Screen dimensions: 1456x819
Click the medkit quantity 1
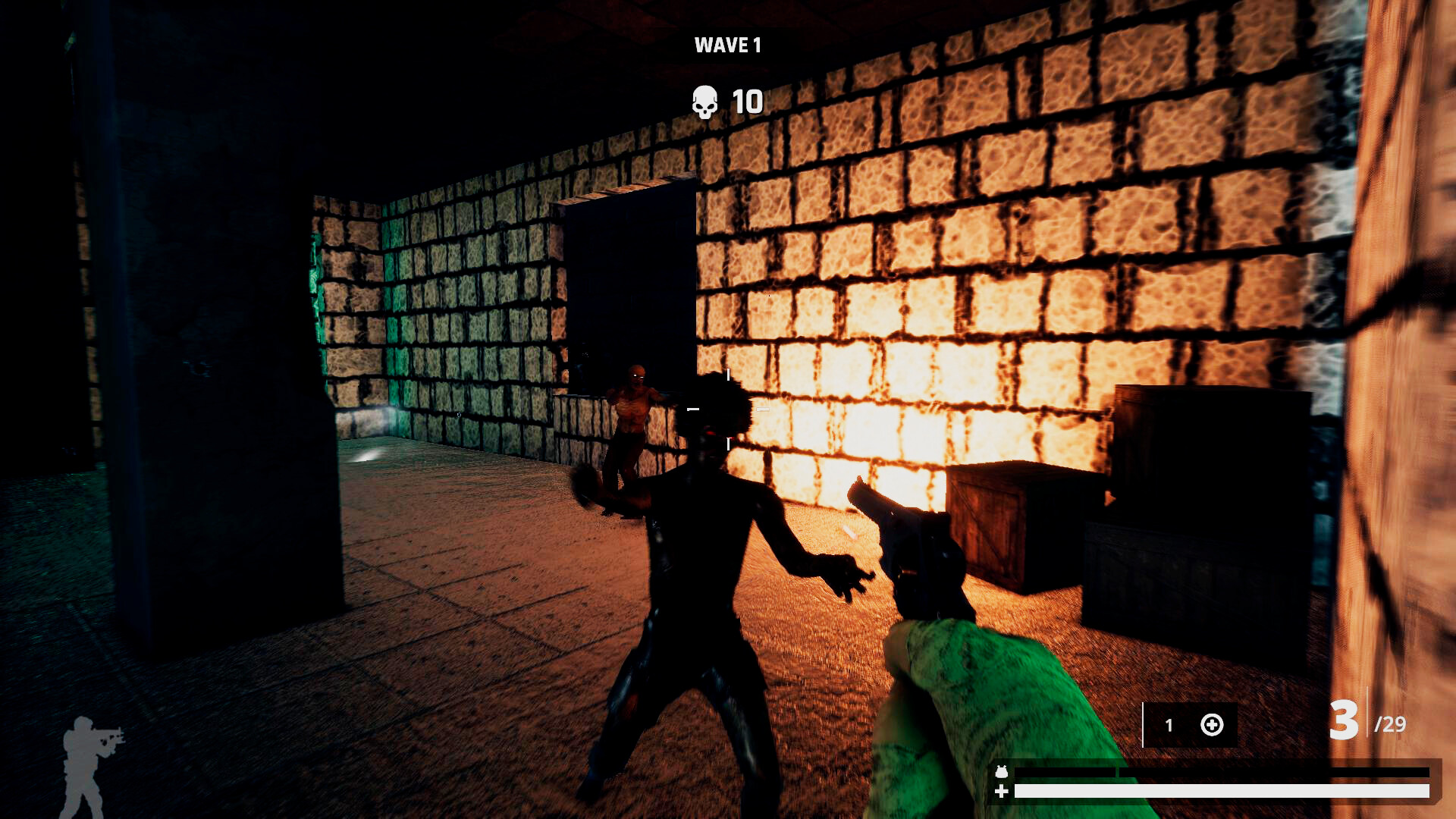pos(1169,726)
